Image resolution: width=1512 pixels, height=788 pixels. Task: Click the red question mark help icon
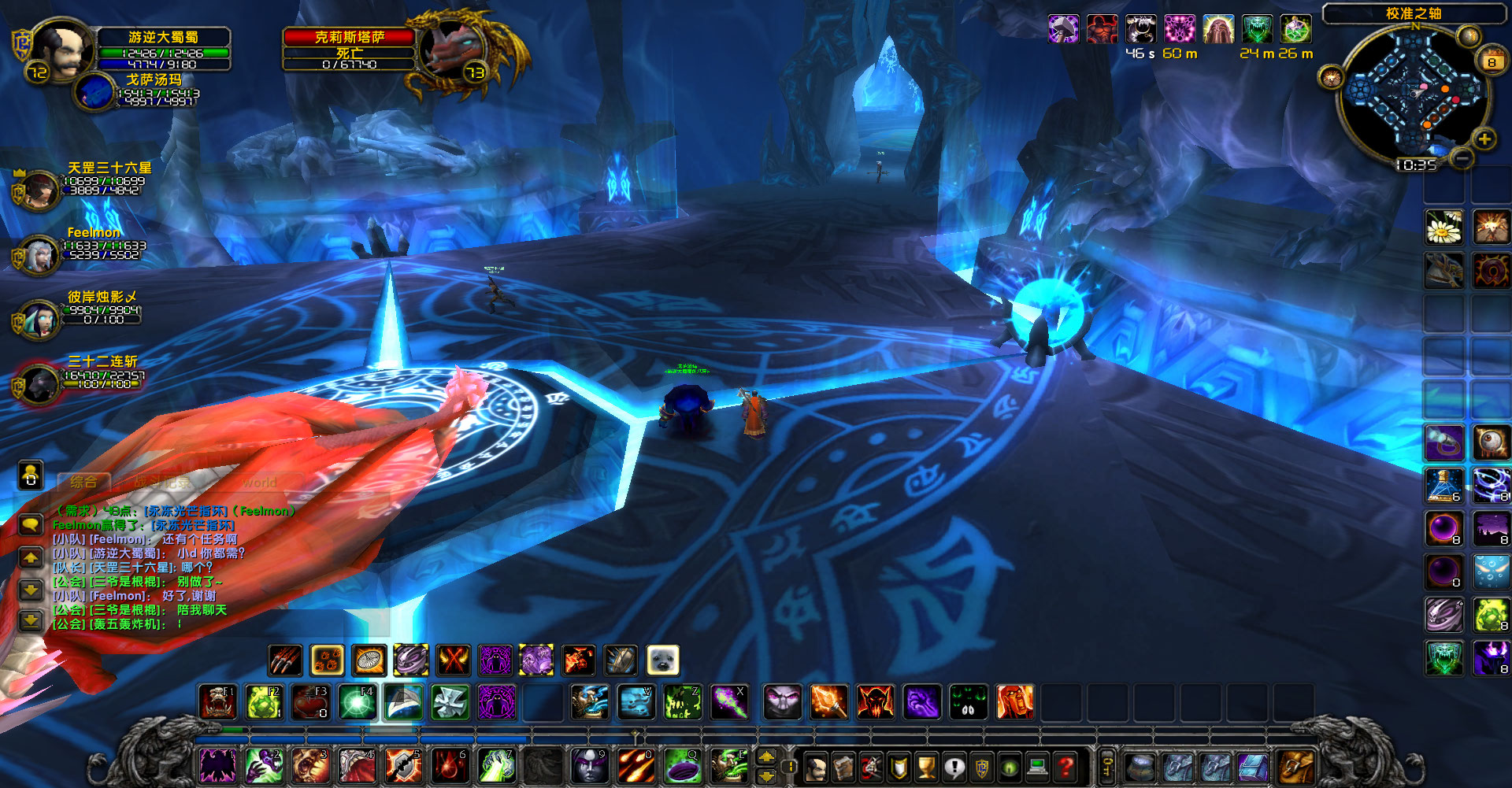[x=1065, y=768]
